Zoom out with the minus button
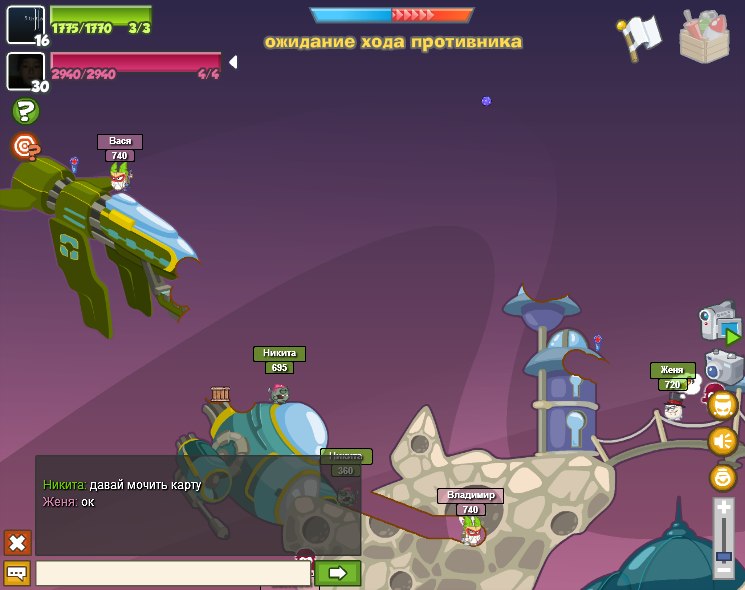Screen dimensions: 745x590 click(723, 570)
